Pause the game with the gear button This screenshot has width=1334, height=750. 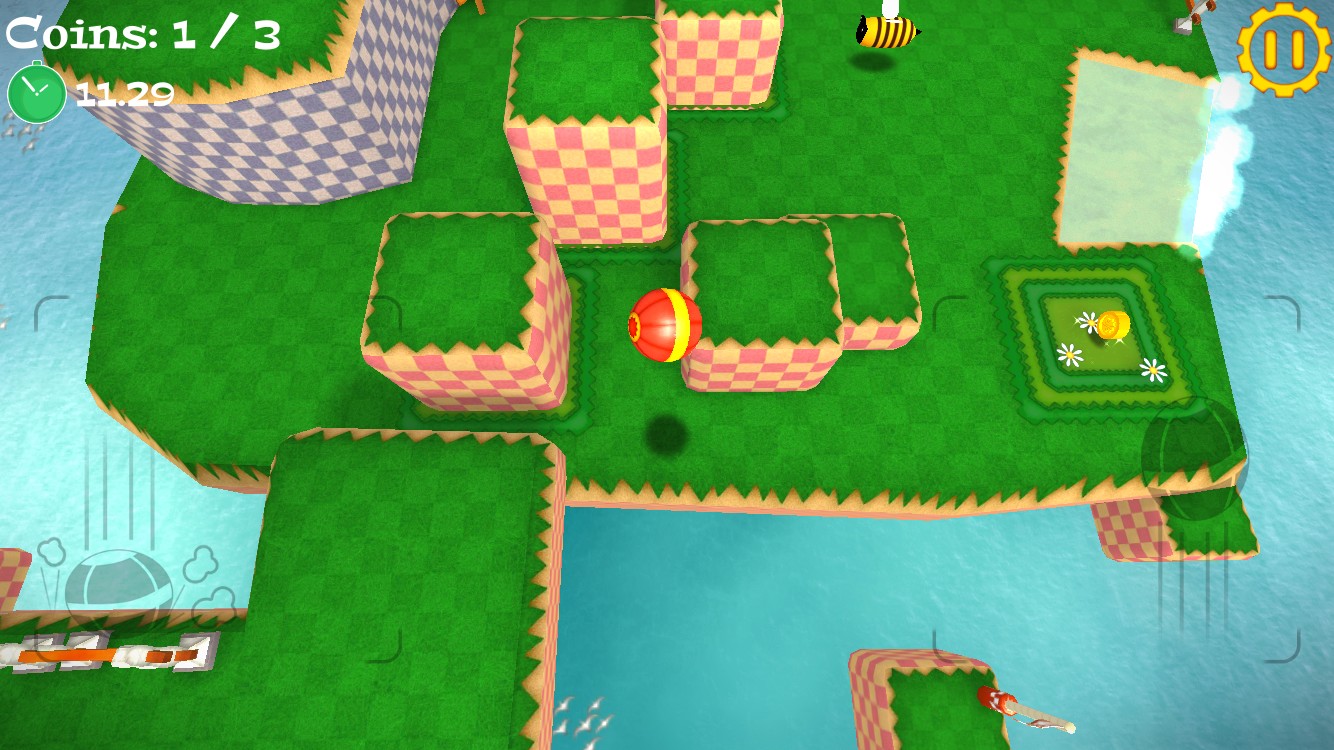[1284, 49]
